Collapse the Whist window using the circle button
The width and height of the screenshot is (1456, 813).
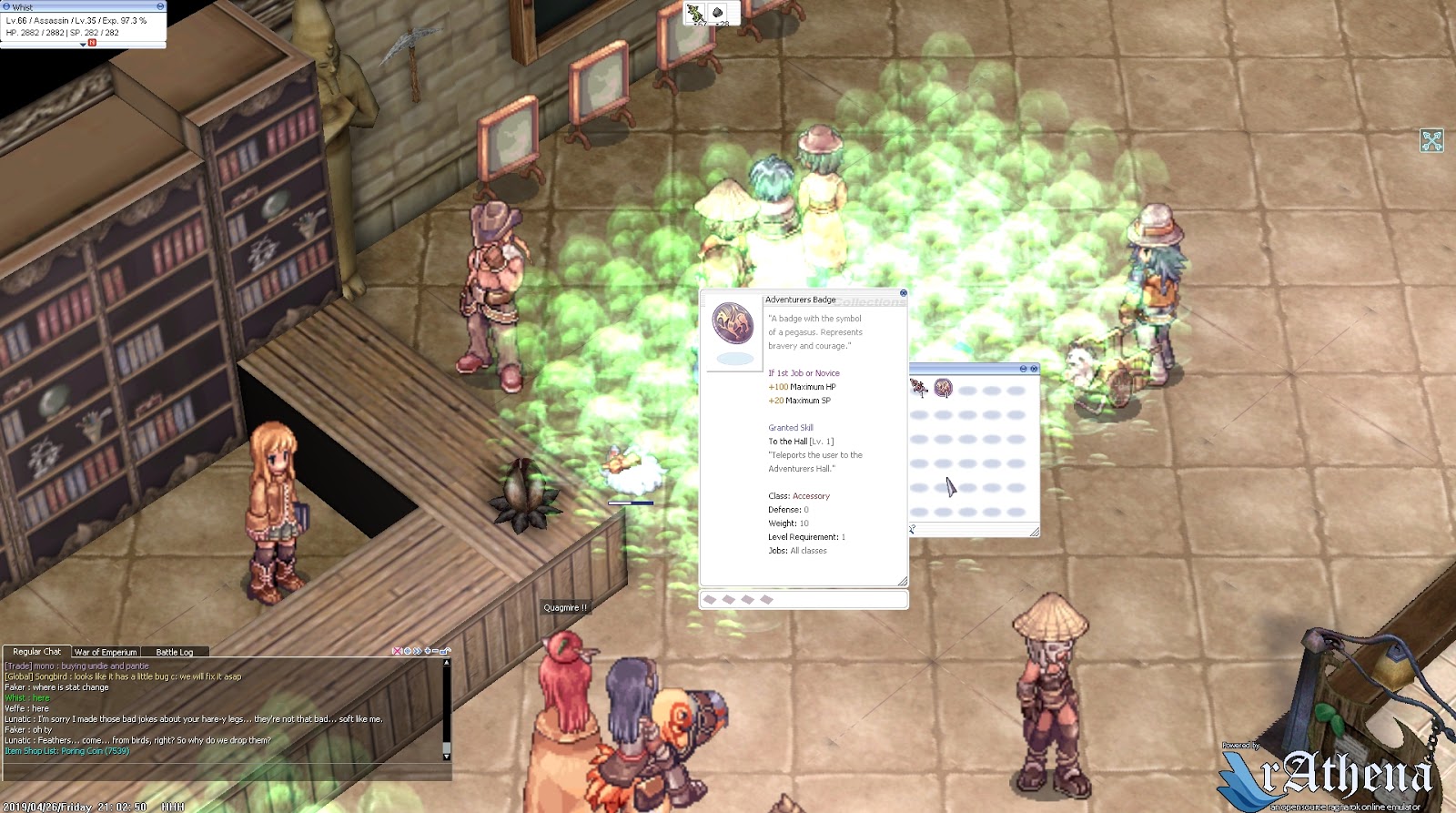point(7,5)
